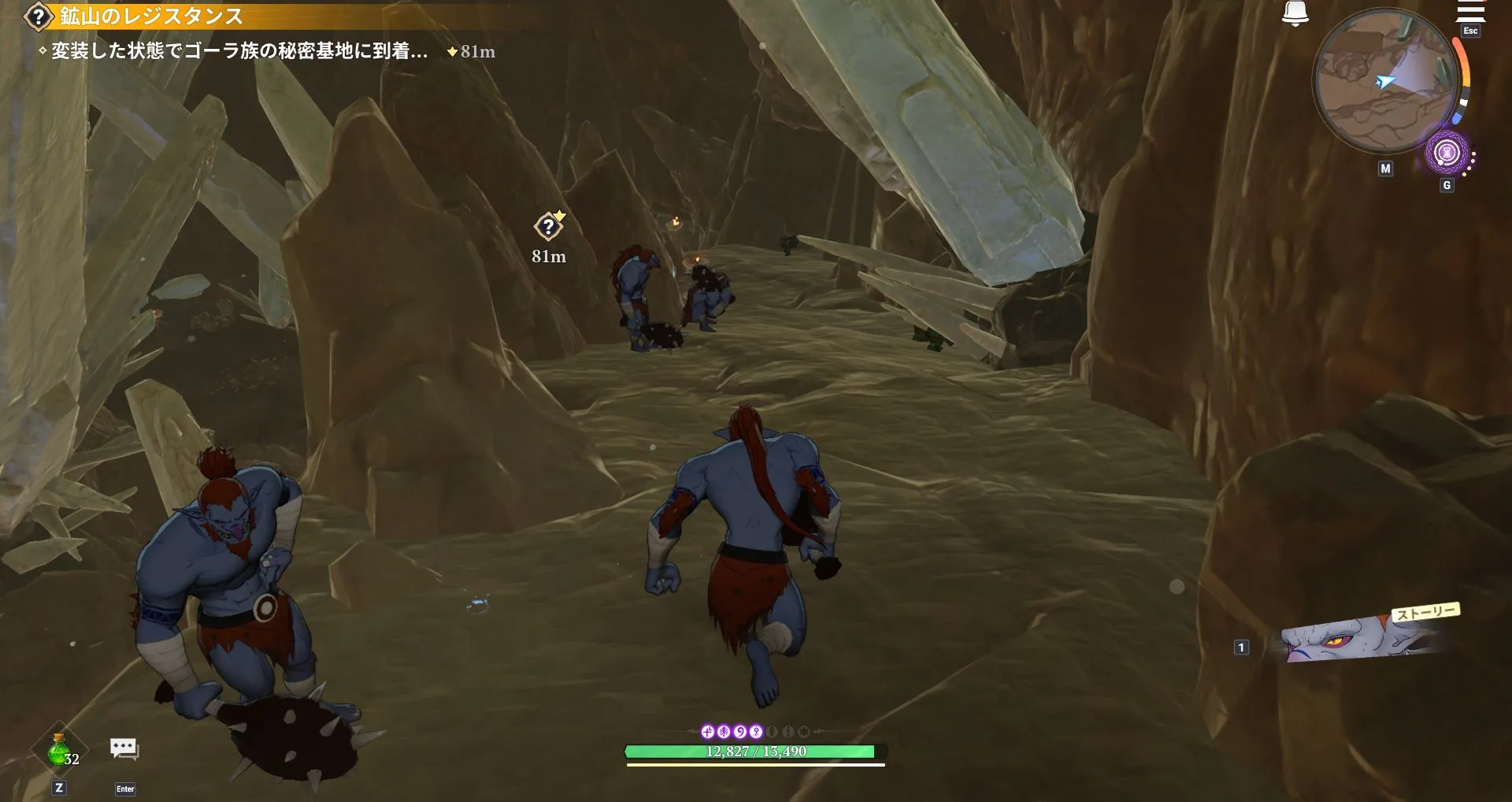The height and width of the screenshot is (802, 1512).
Task: Click the tree-rune buff icon above the health bar
Action: 723,731
